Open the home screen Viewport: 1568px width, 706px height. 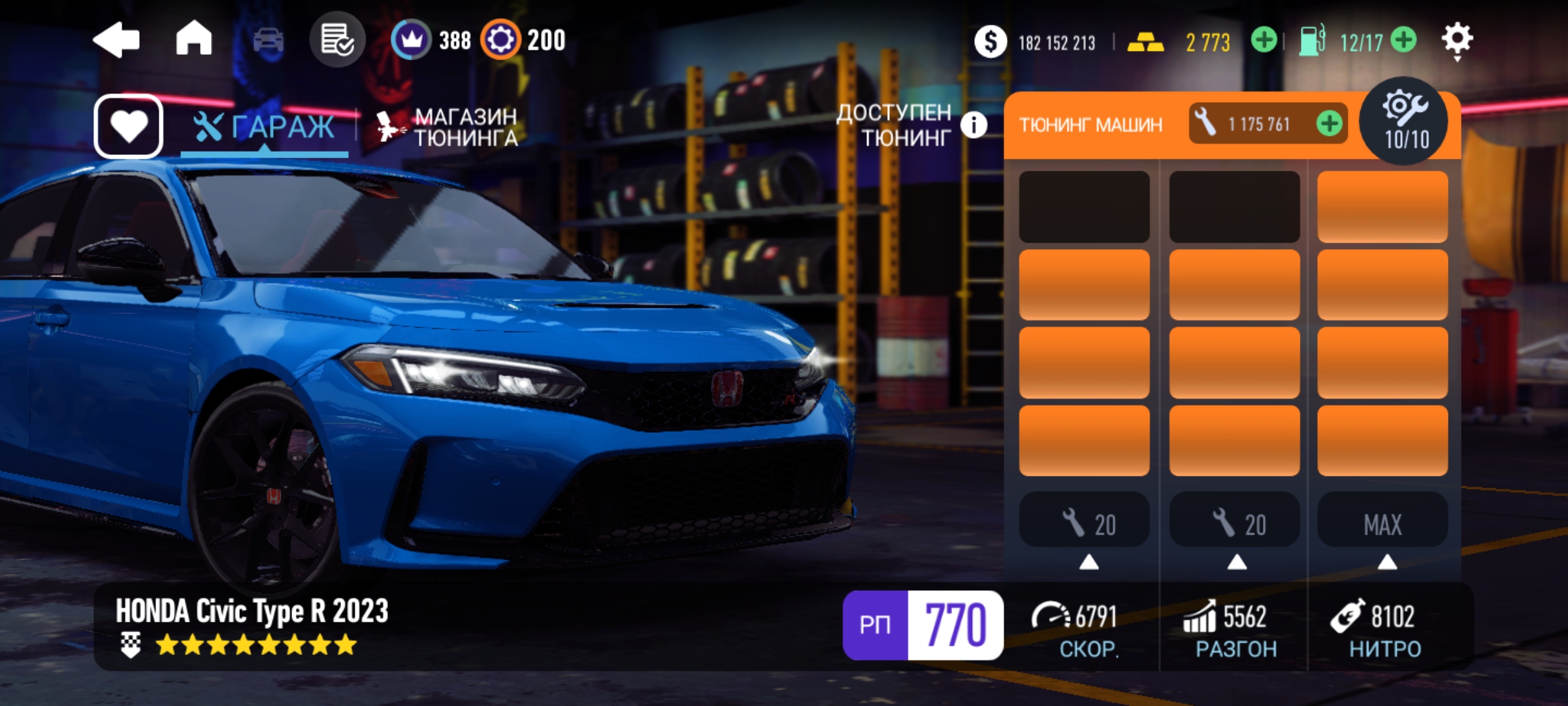(194, 39)
